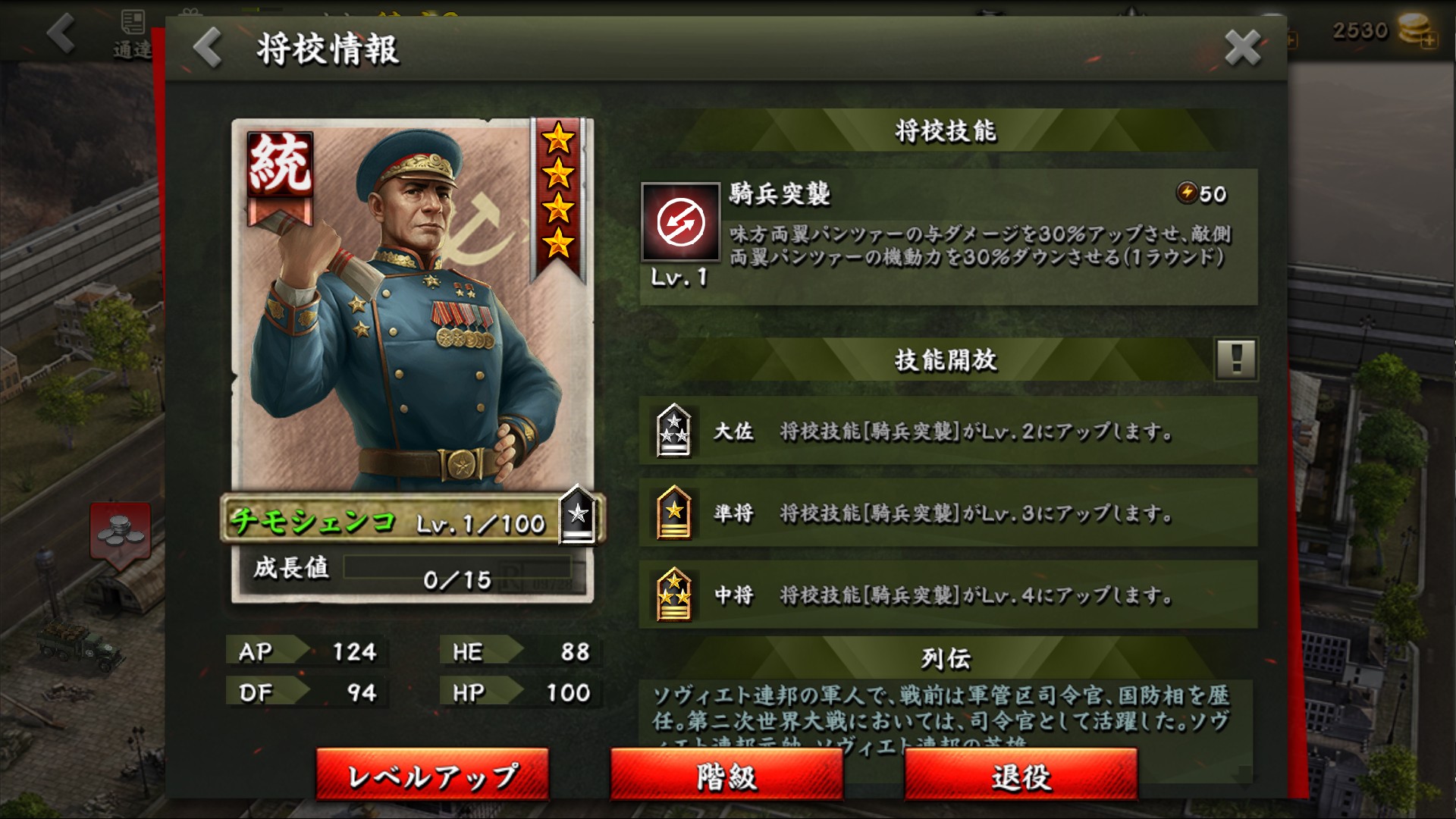This screenshot has width=1456, height=819.
Task: Select the 大佐 rank unlock row
Action: (948, 431)
